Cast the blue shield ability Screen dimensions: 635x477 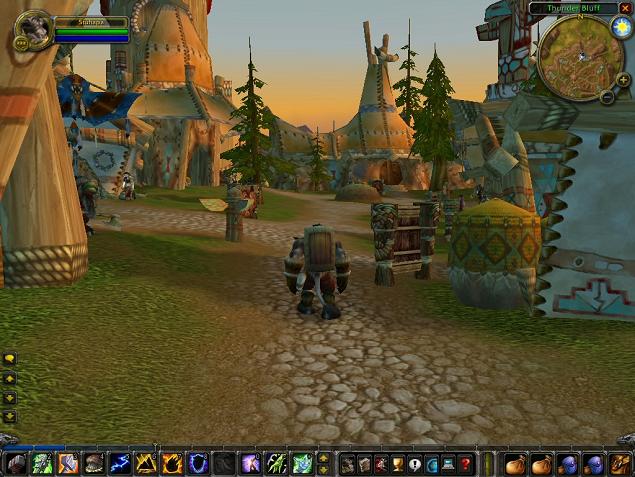tap(198, 464)
